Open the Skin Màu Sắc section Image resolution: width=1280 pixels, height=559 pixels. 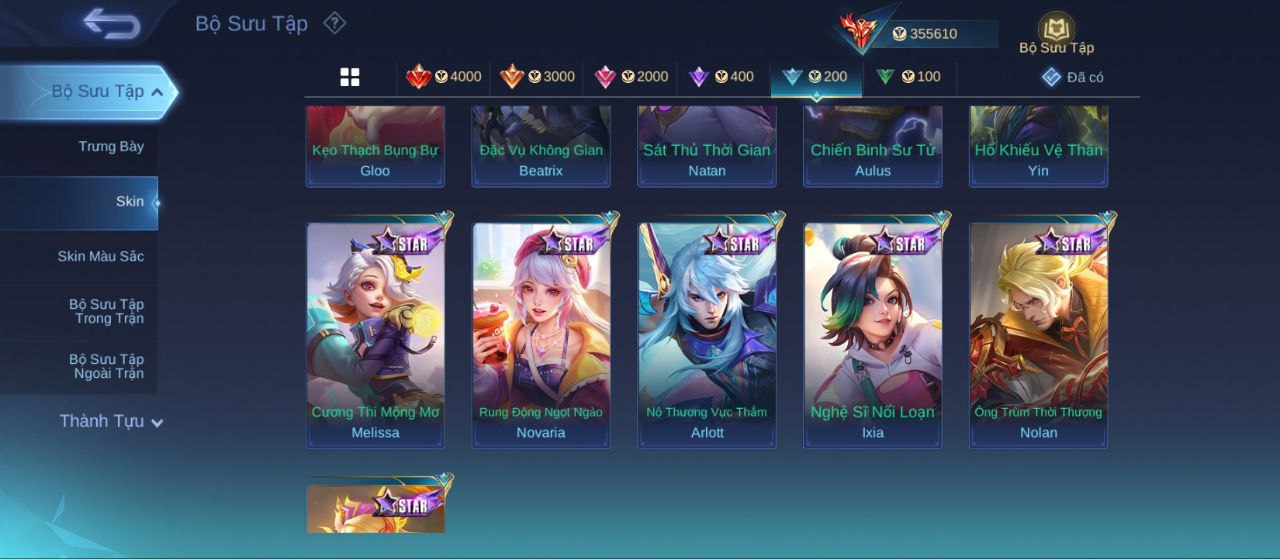click(100, 257)
